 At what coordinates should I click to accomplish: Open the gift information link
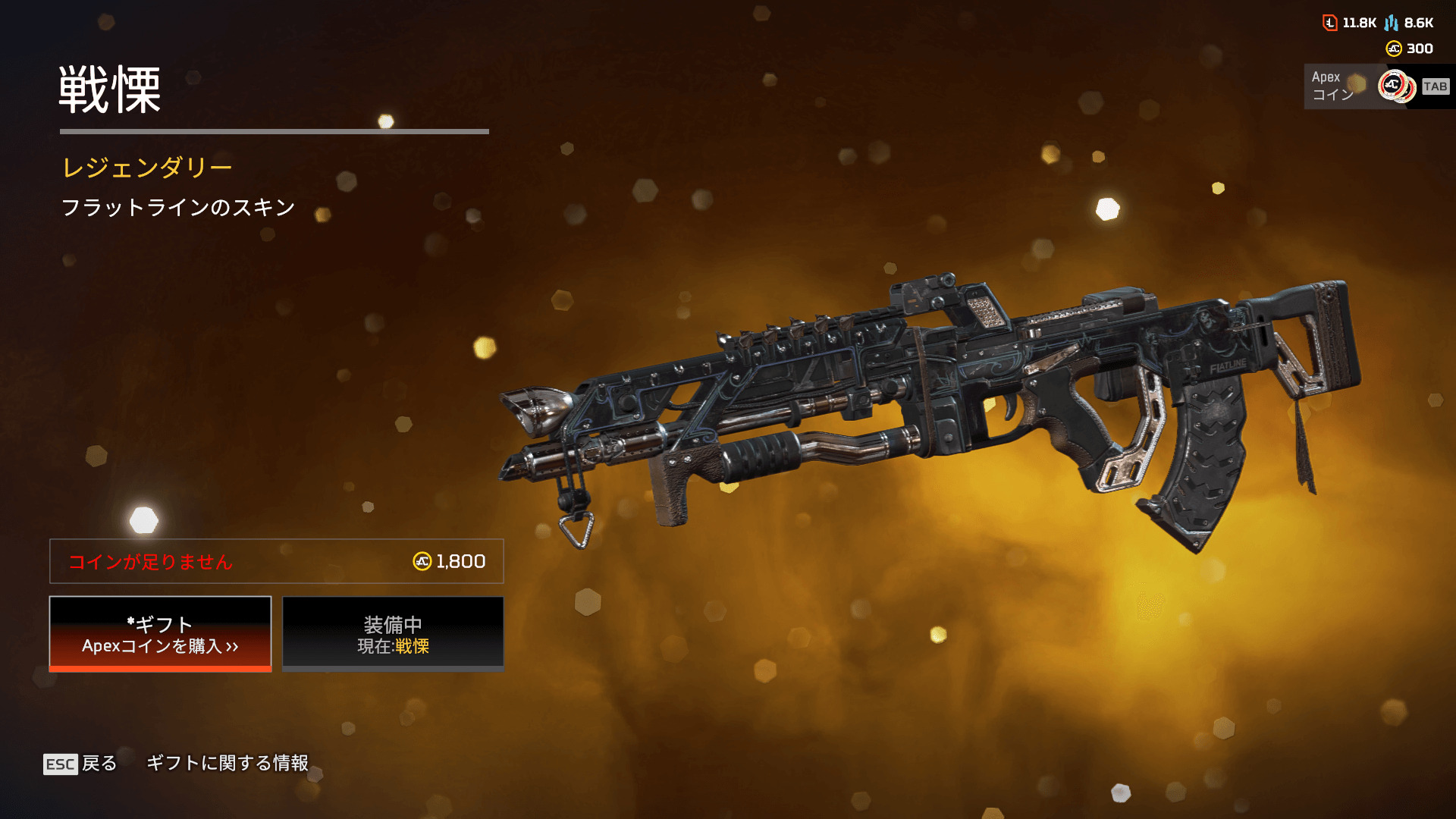click(x=227, y=763)
